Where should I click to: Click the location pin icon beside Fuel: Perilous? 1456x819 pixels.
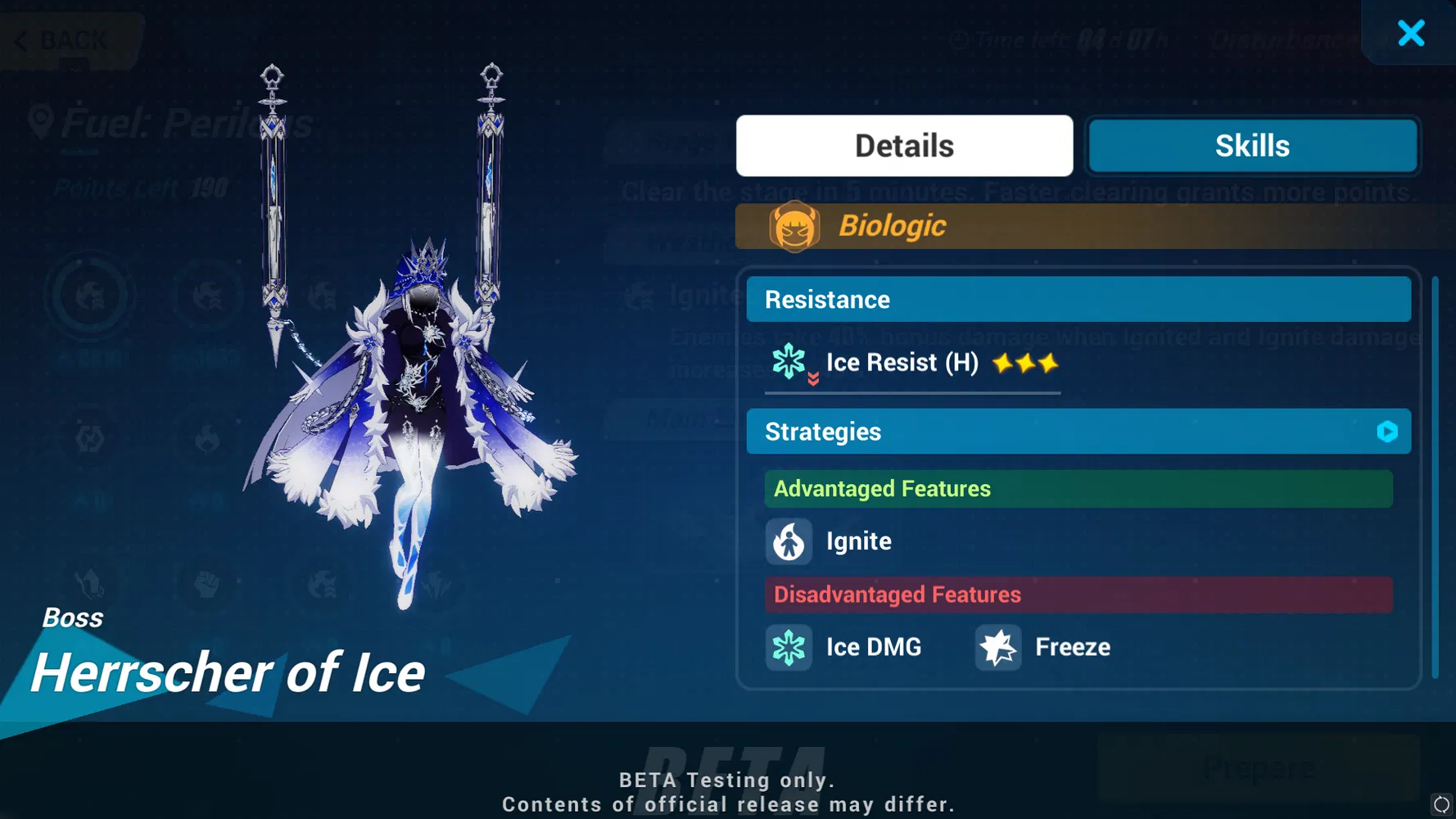(40, 121)
